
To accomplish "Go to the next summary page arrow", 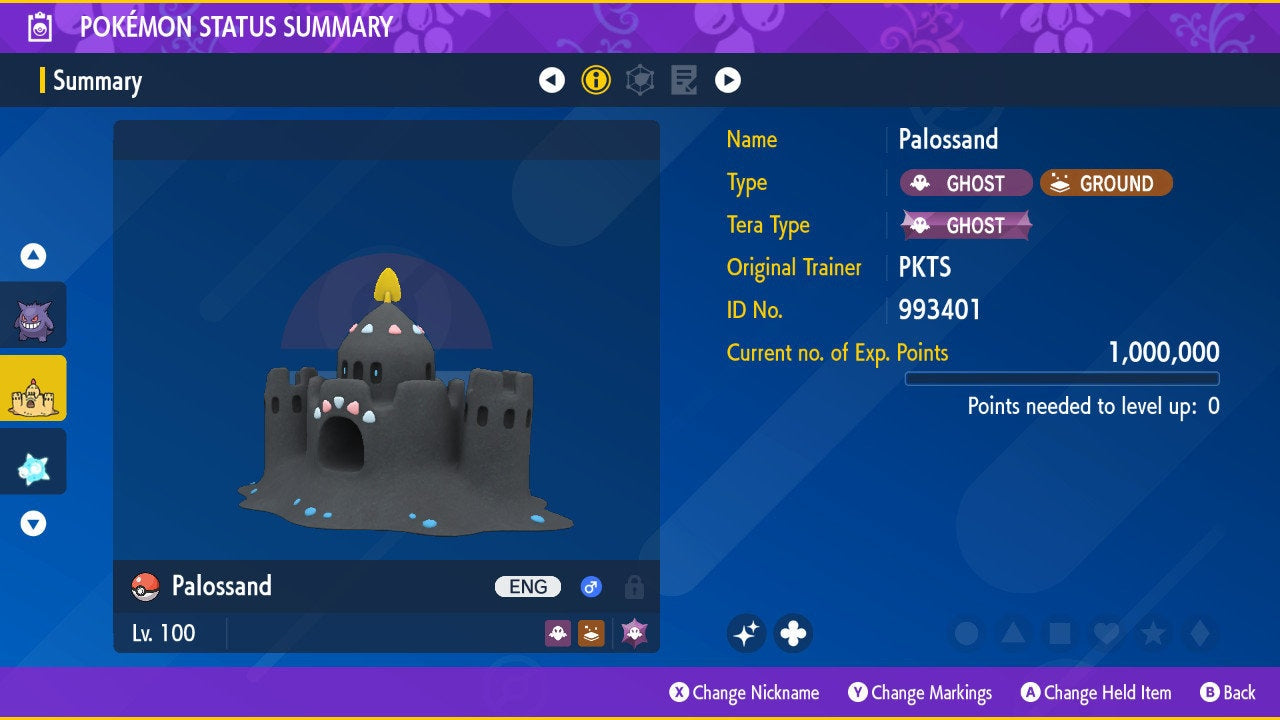I will [728, 80].
